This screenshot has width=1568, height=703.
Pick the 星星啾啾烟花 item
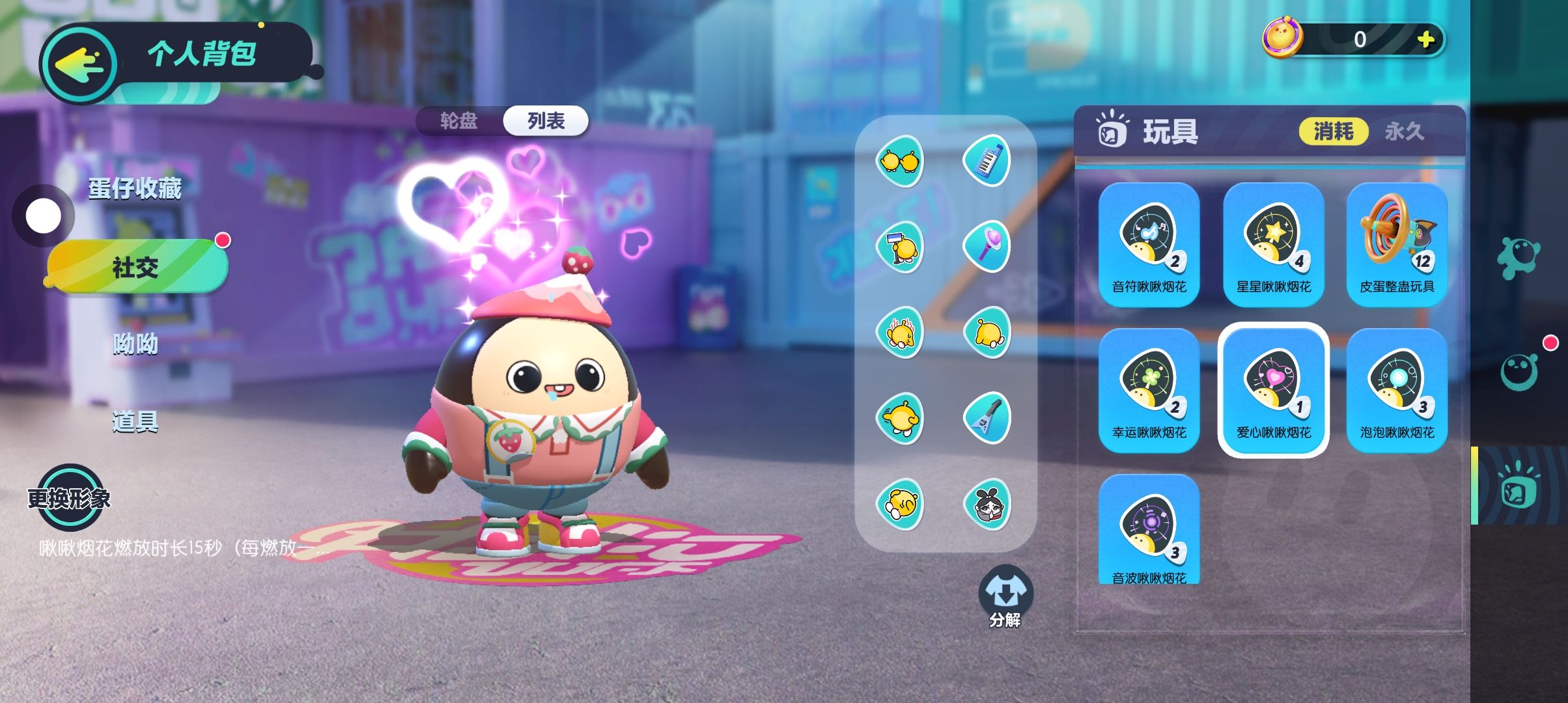(x=1273, y=245)
